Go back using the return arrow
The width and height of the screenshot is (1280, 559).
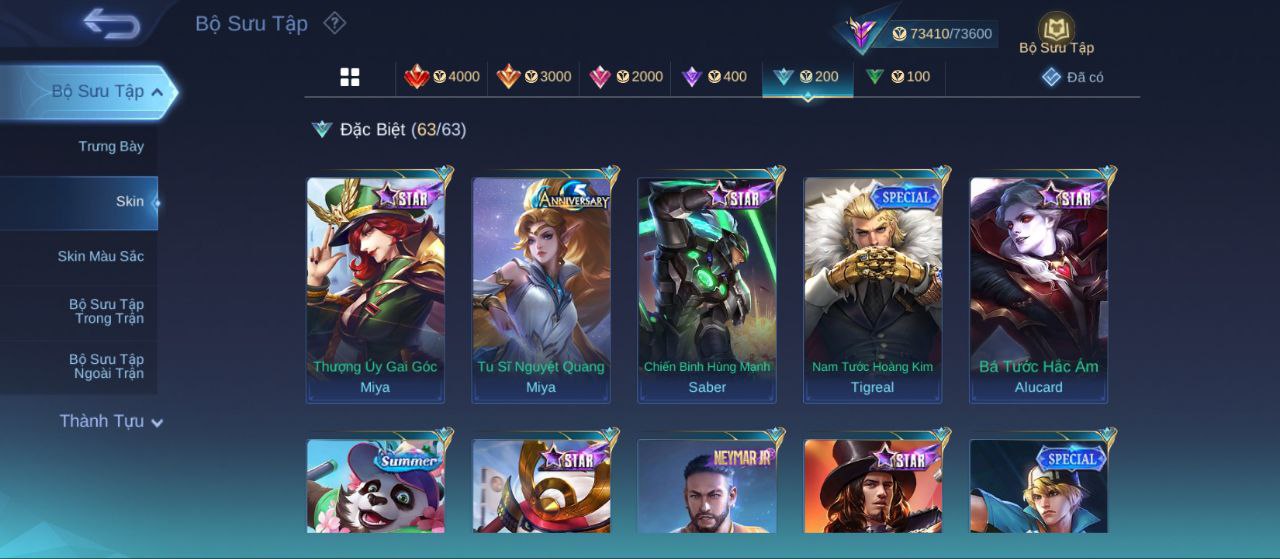click(x=112, y=23)
